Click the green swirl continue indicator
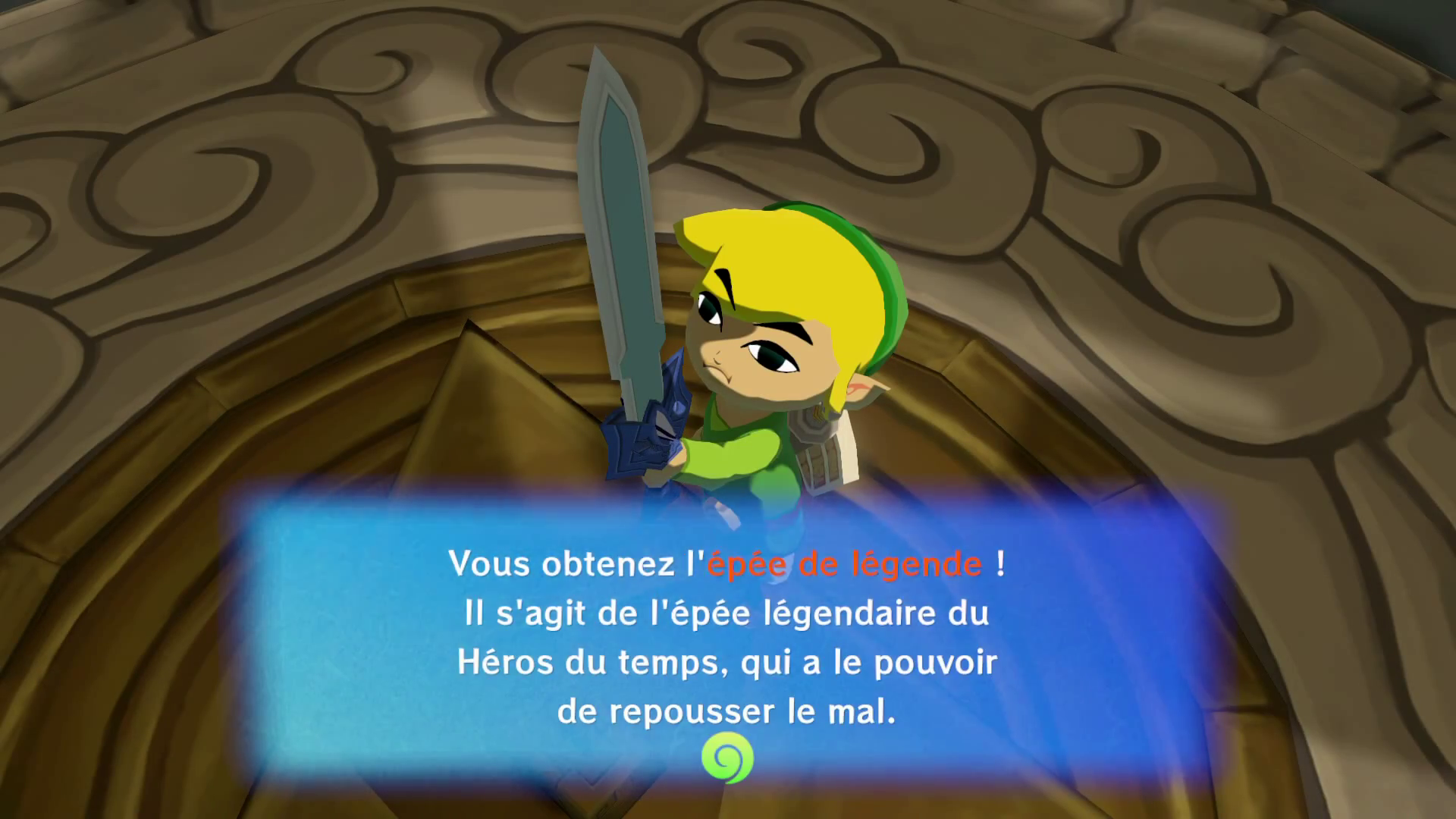 (727, 758)
